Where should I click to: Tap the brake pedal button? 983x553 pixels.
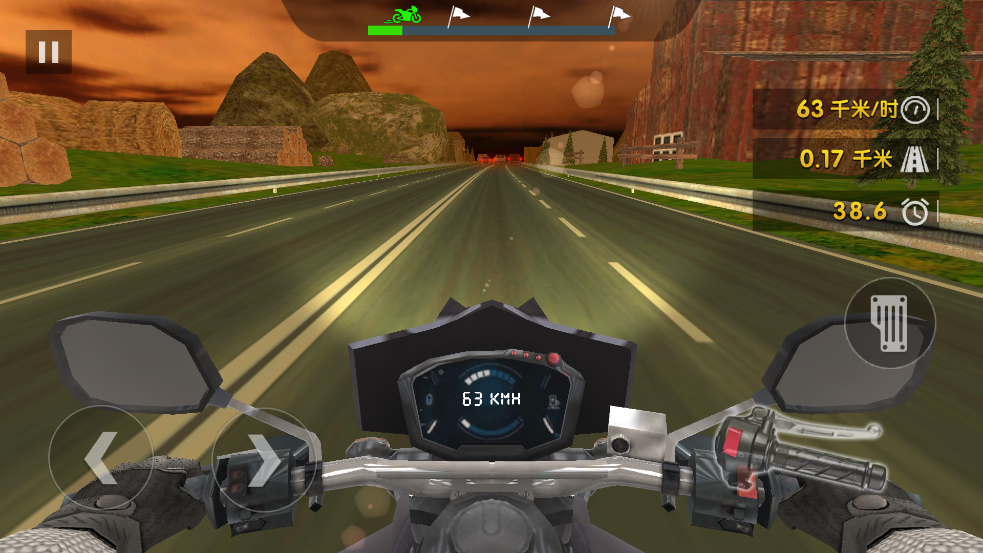coord(889,323)
